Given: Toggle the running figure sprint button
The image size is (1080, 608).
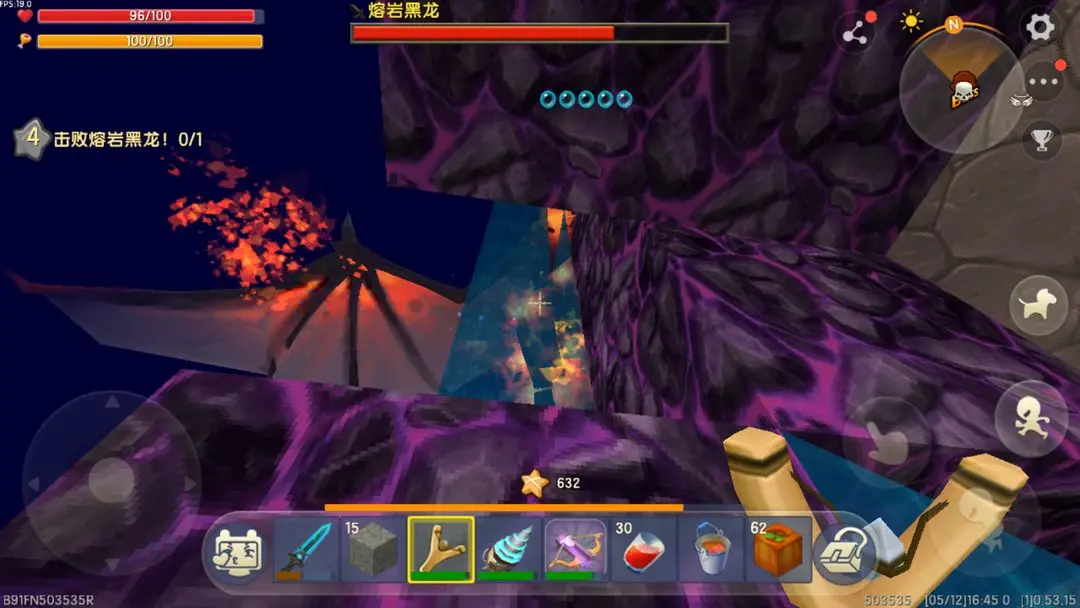Looking at the screenshot, I should [x=1030, y=418].
